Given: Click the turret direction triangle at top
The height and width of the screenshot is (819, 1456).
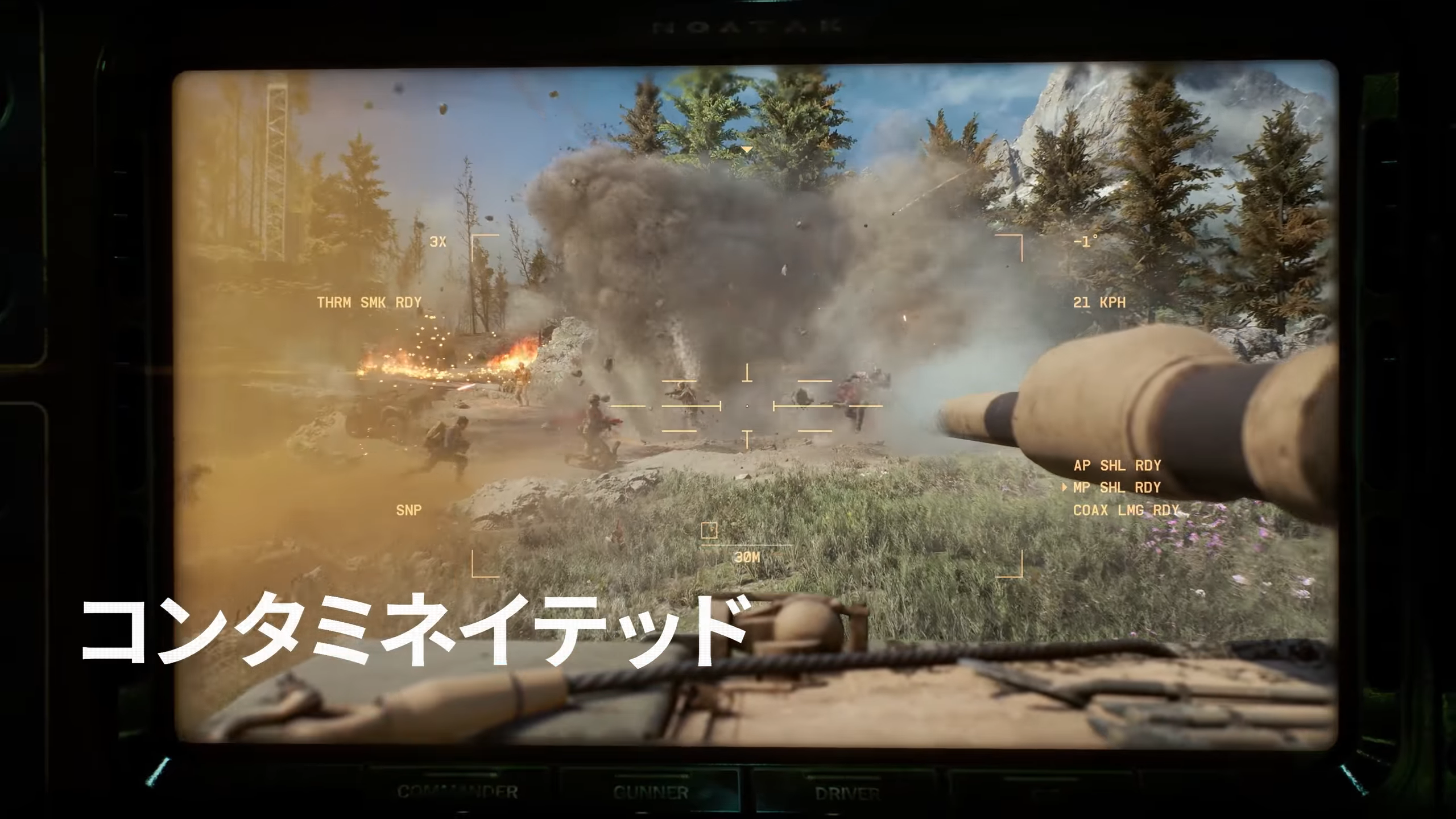Looking at the screenshot, I should (x=746, y=148).
